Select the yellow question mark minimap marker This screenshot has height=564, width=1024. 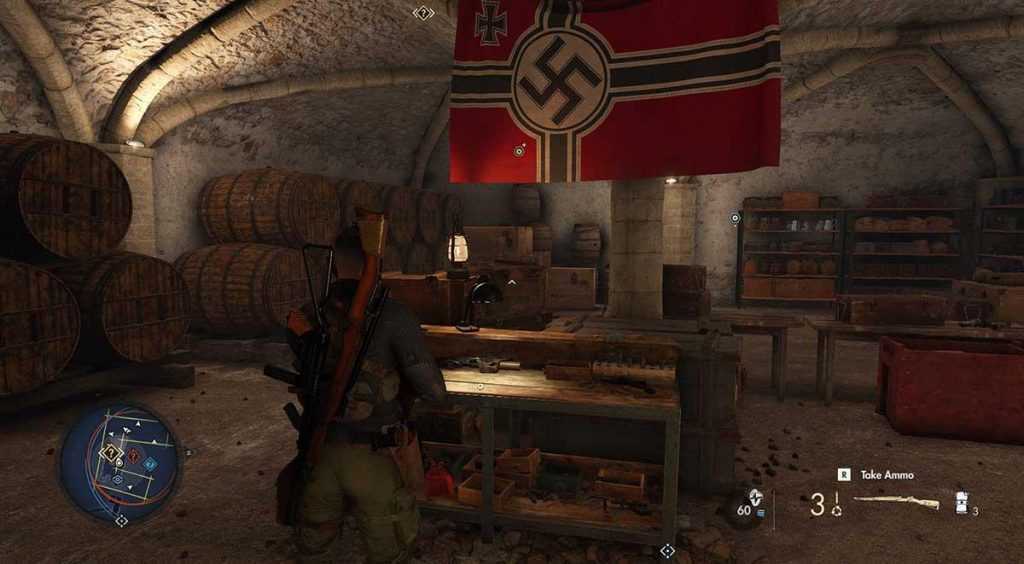click(x=111, y=453)
